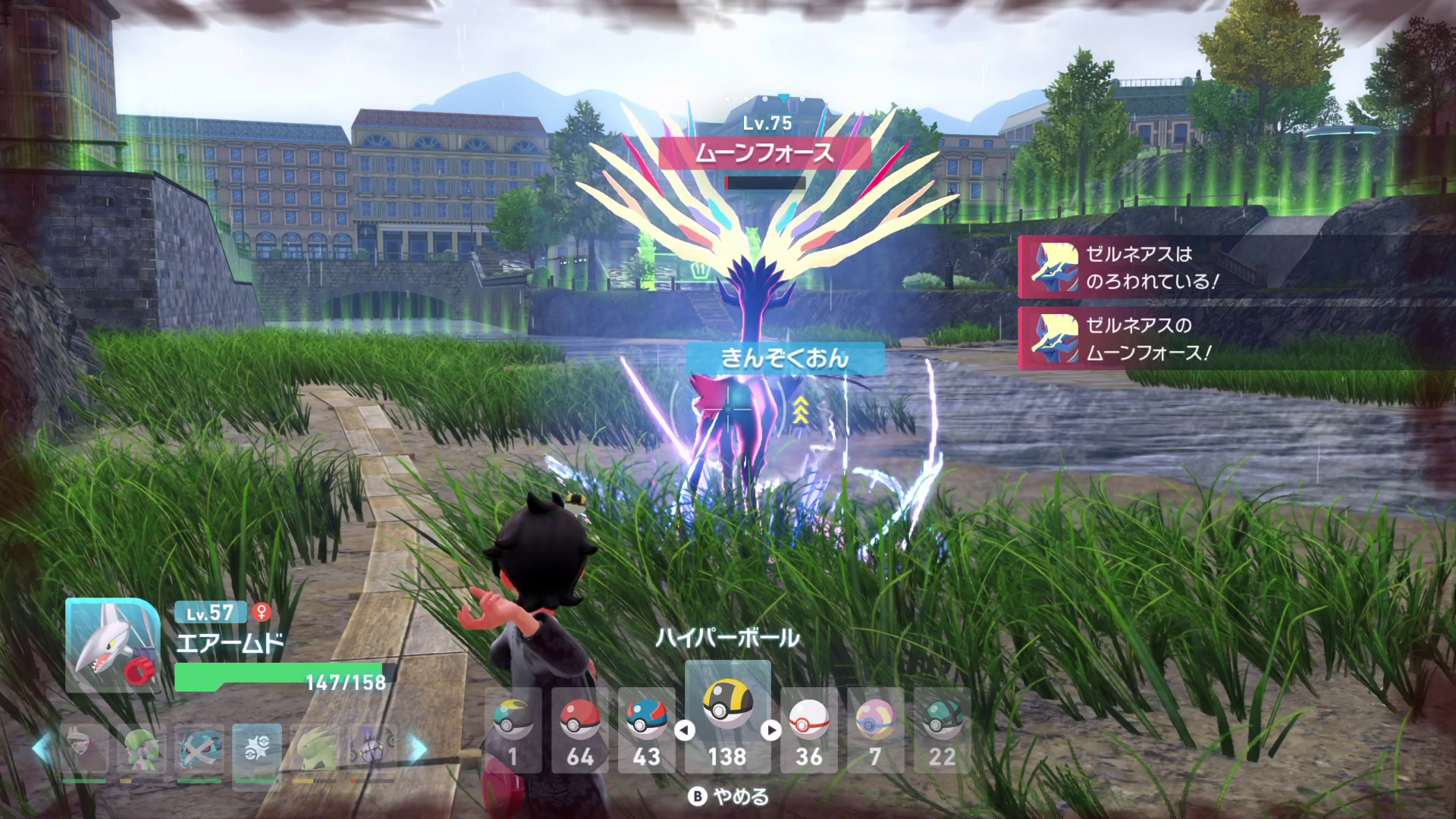Click the right arrow beside the Ultra Ball
1456x819 pixels.
click(x=771, y=730)
